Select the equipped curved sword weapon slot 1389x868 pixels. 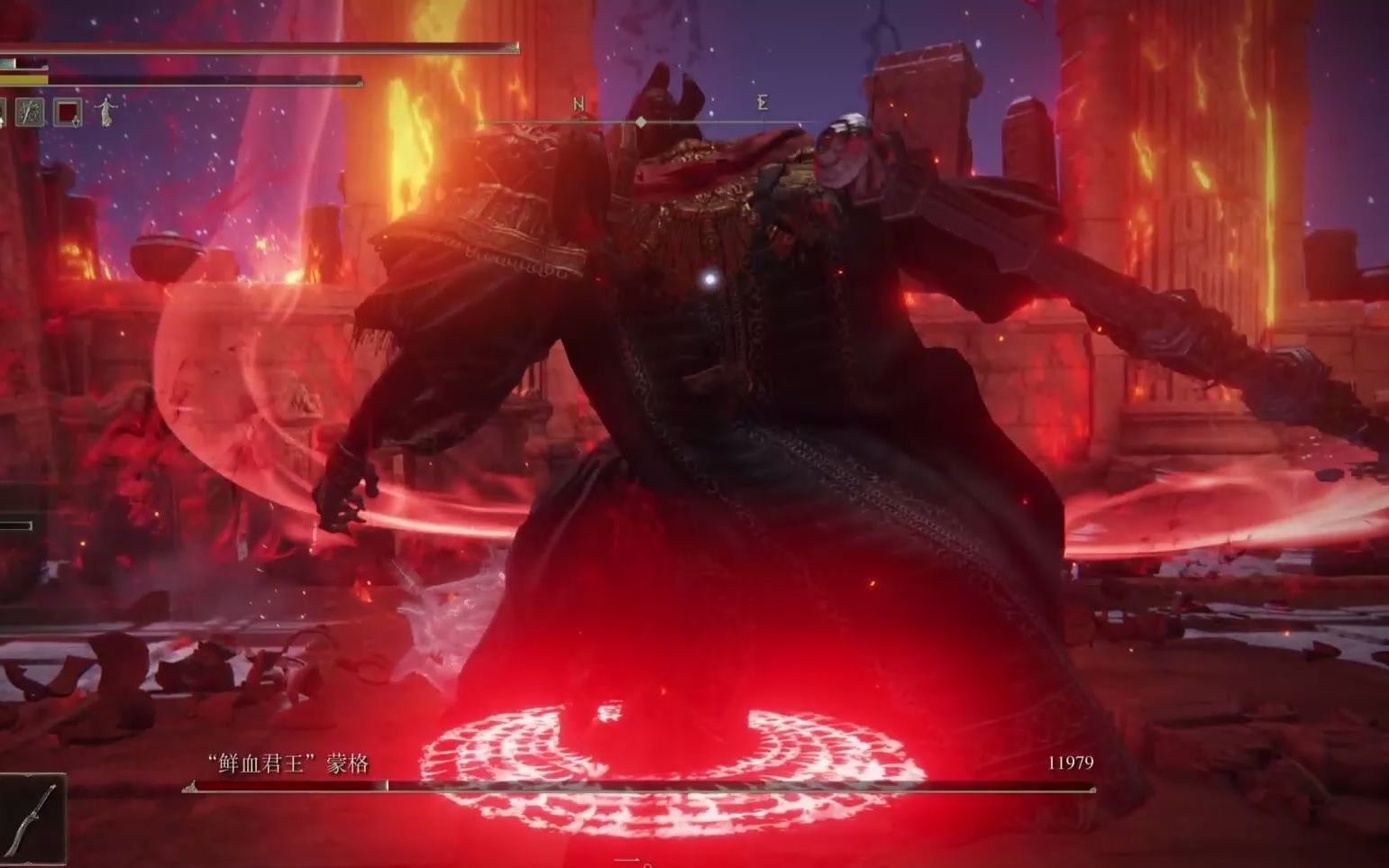(32, 818)
